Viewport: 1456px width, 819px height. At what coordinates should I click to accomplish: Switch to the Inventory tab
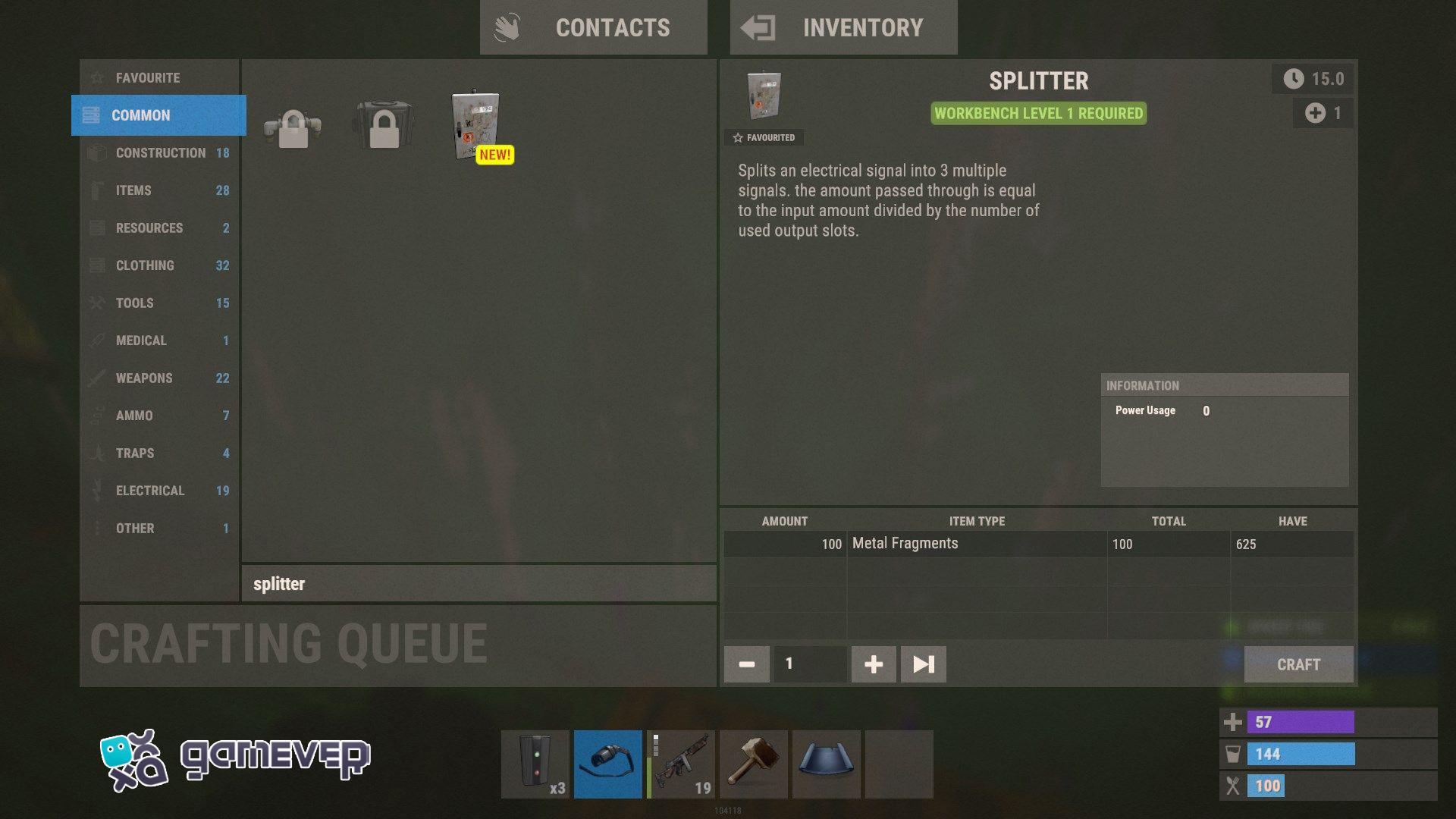pos(843,27)
